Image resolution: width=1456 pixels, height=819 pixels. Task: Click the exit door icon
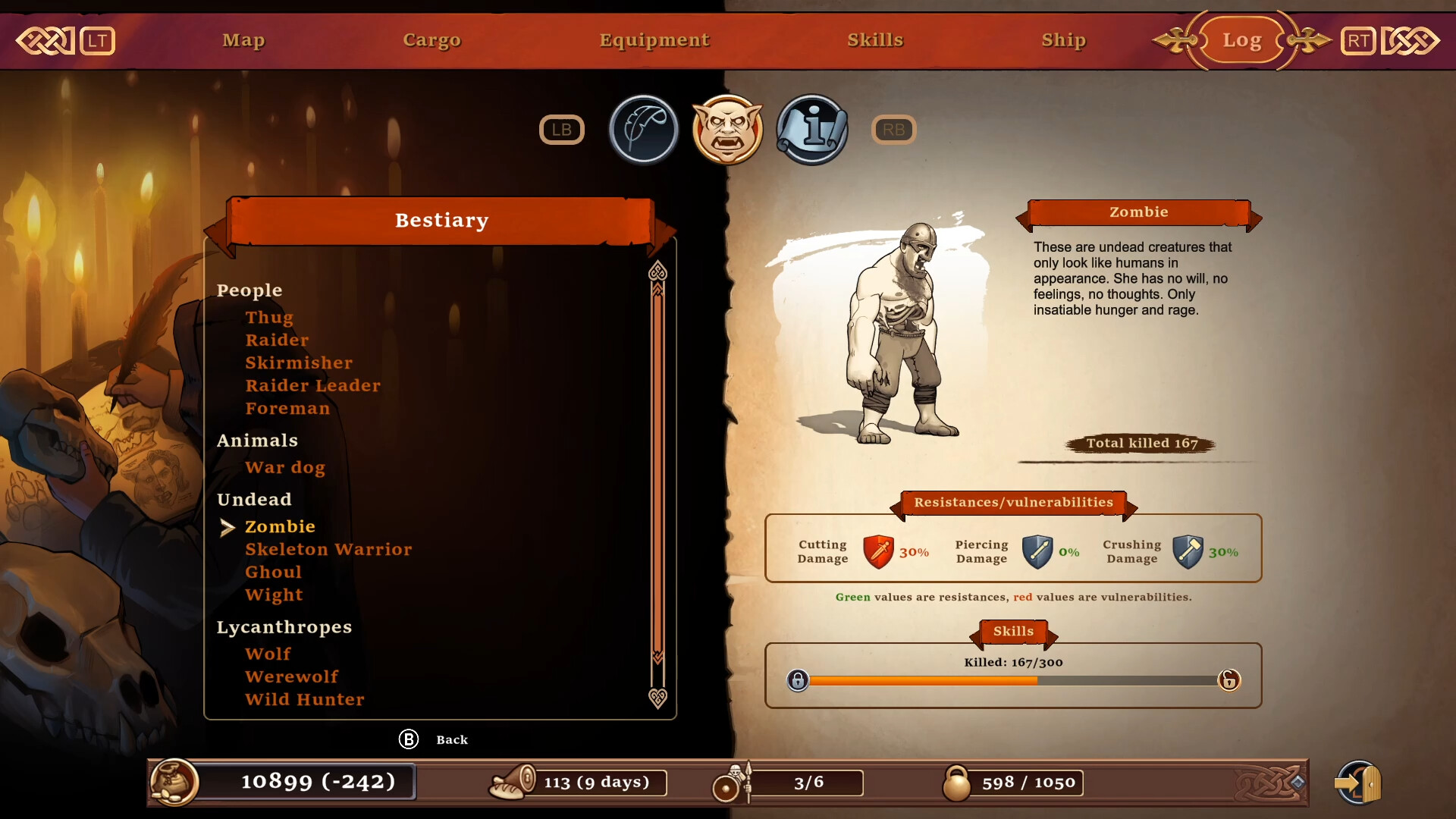1359,783
